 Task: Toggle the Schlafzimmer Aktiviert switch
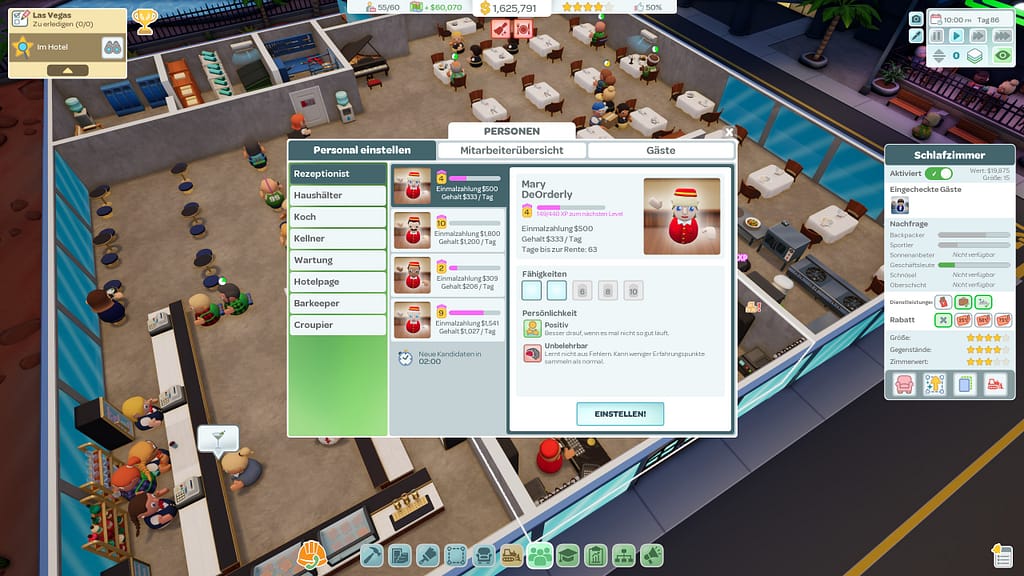tap(938, 173)
